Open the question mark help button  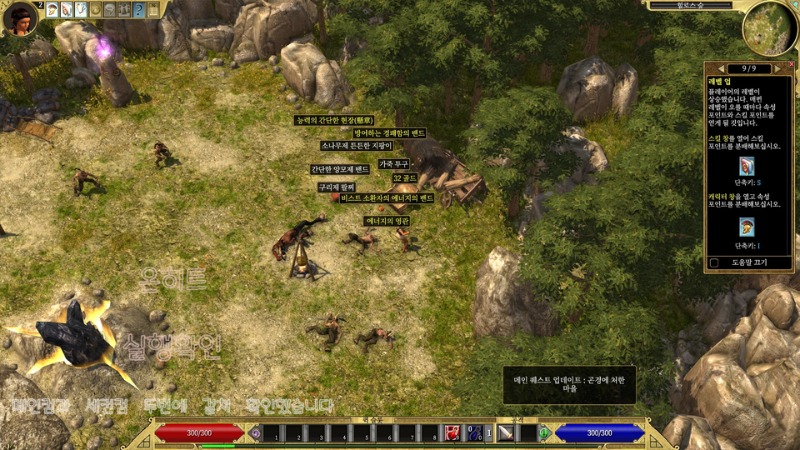coord(139,10)
